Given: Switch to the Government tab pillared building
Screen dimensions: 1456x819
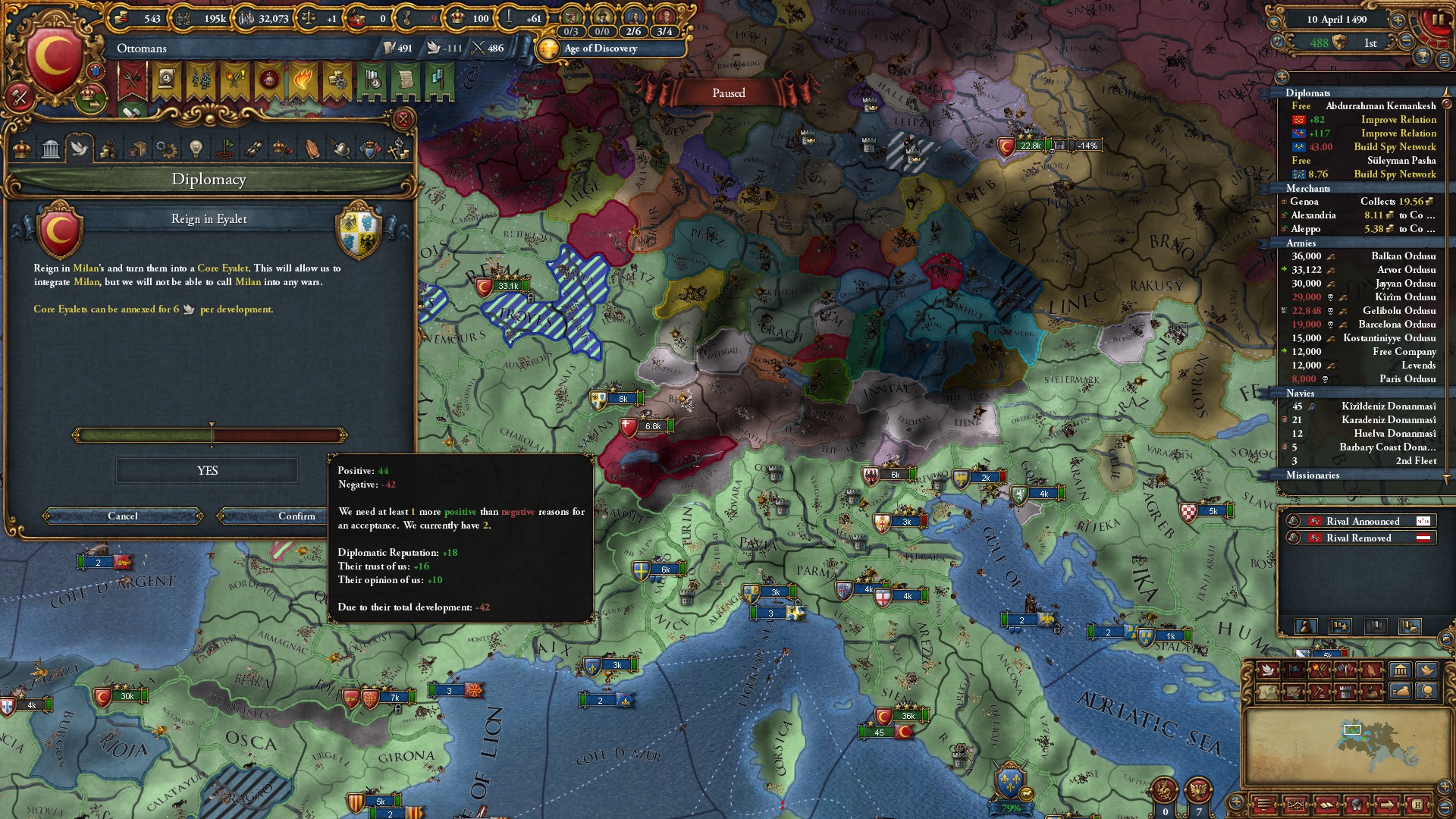Looking at the screenshot, I should coord(51,149).
